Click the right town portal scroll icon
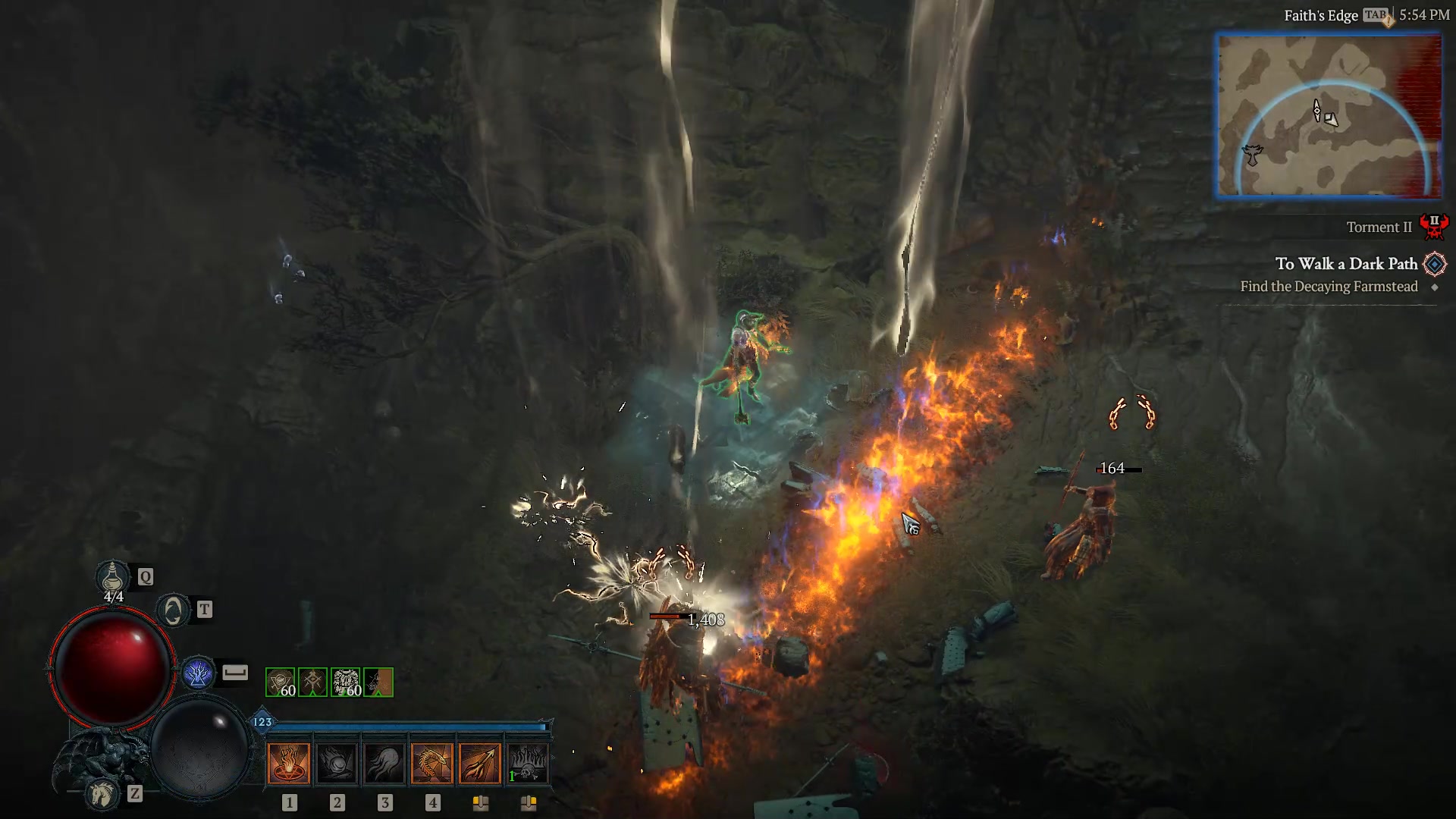This screenshot has width=1456, height=819. click(x=528, y=804)
